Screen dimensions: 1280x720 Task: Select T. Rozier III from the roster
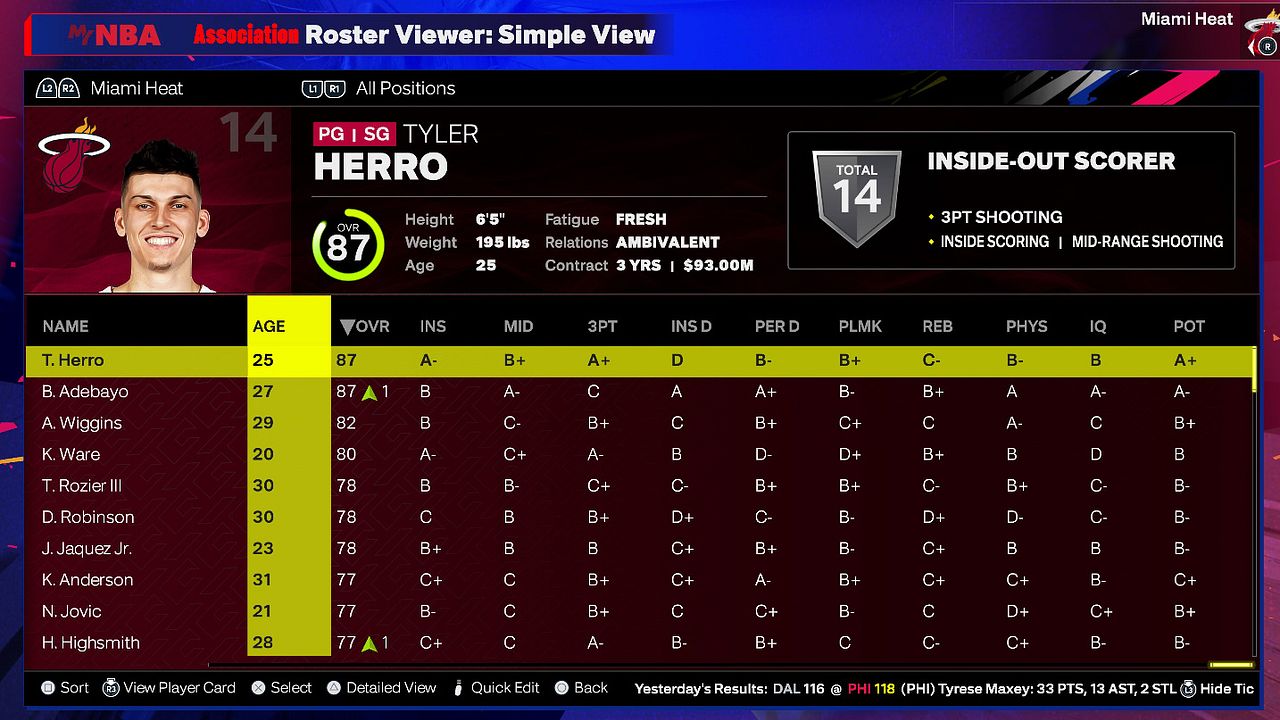(82, 486)
